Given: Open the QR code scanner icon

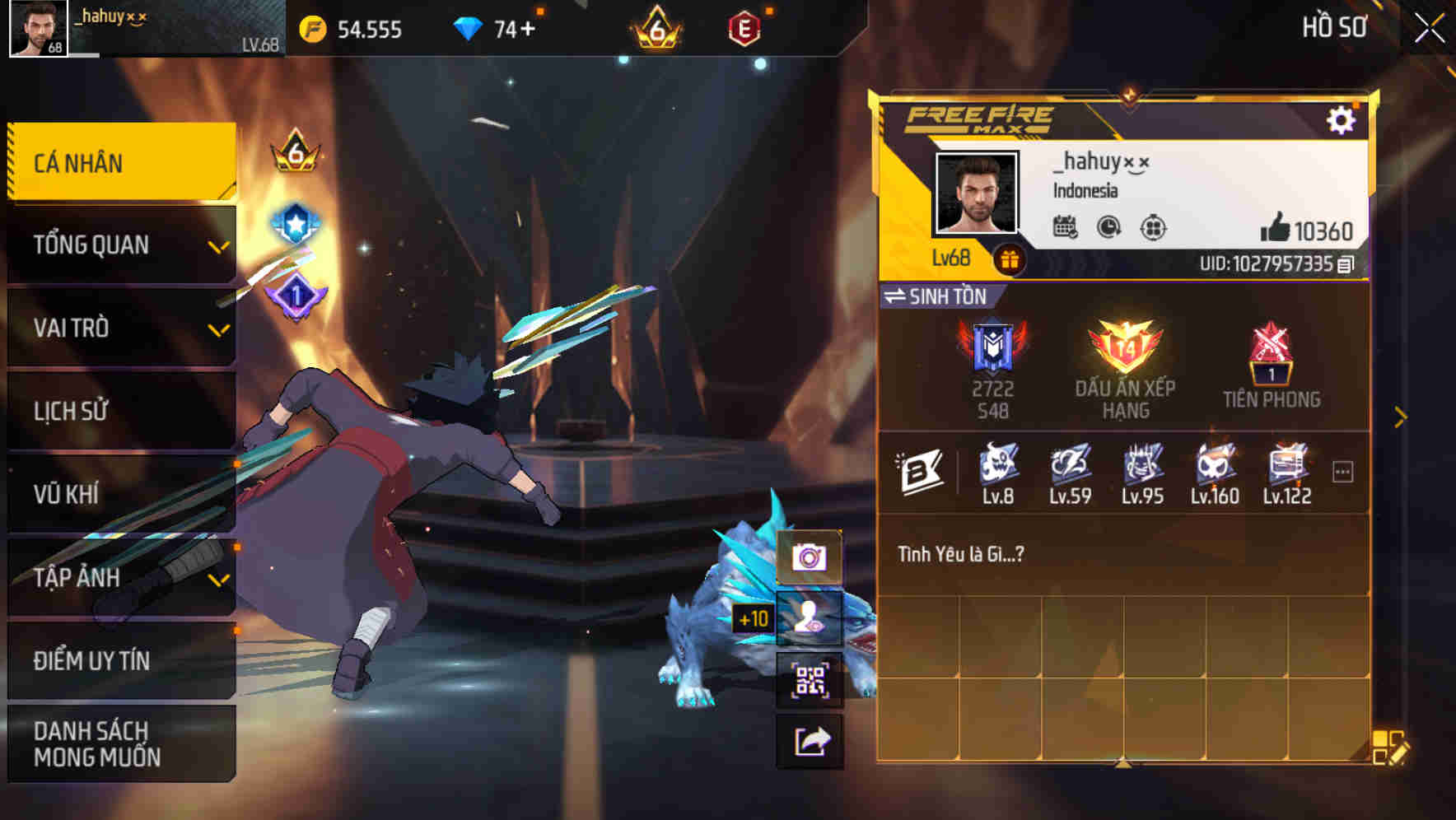Looking at the screenshot, I should 811,680.
